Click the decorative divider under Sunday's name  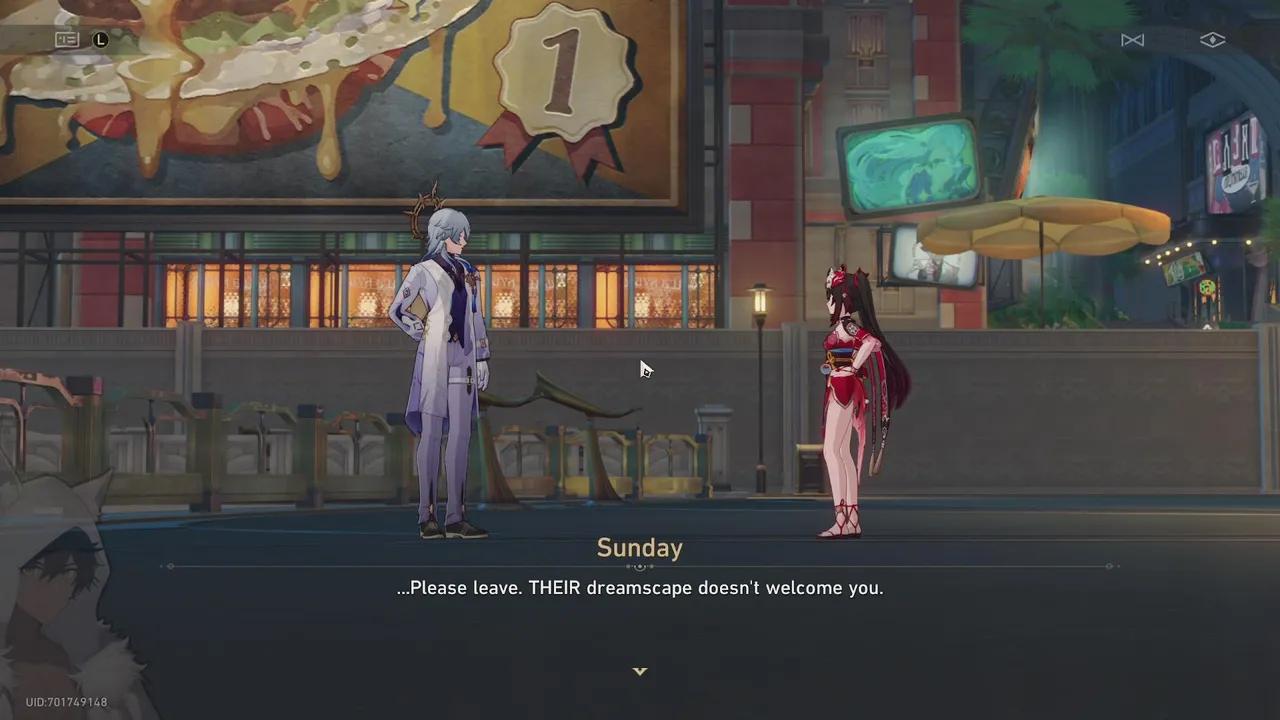click(x=639, y=566)
